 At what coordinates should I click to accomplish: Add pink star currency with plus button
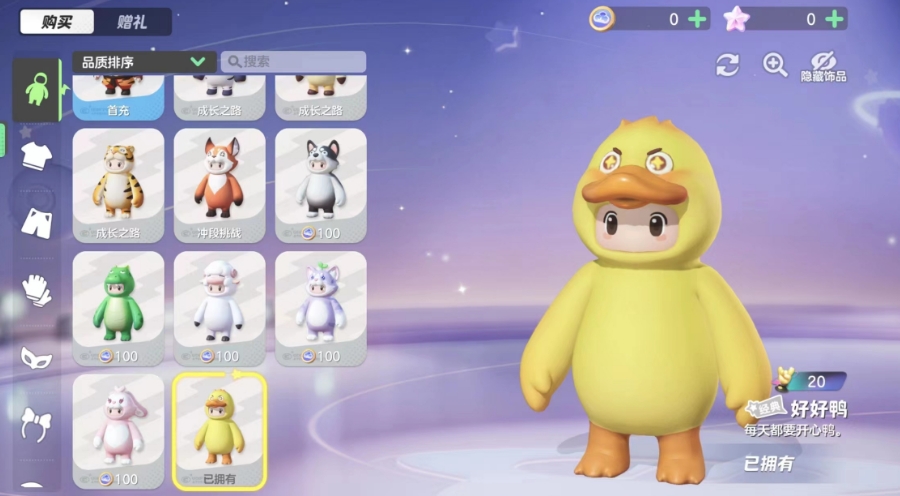[835, 19]
